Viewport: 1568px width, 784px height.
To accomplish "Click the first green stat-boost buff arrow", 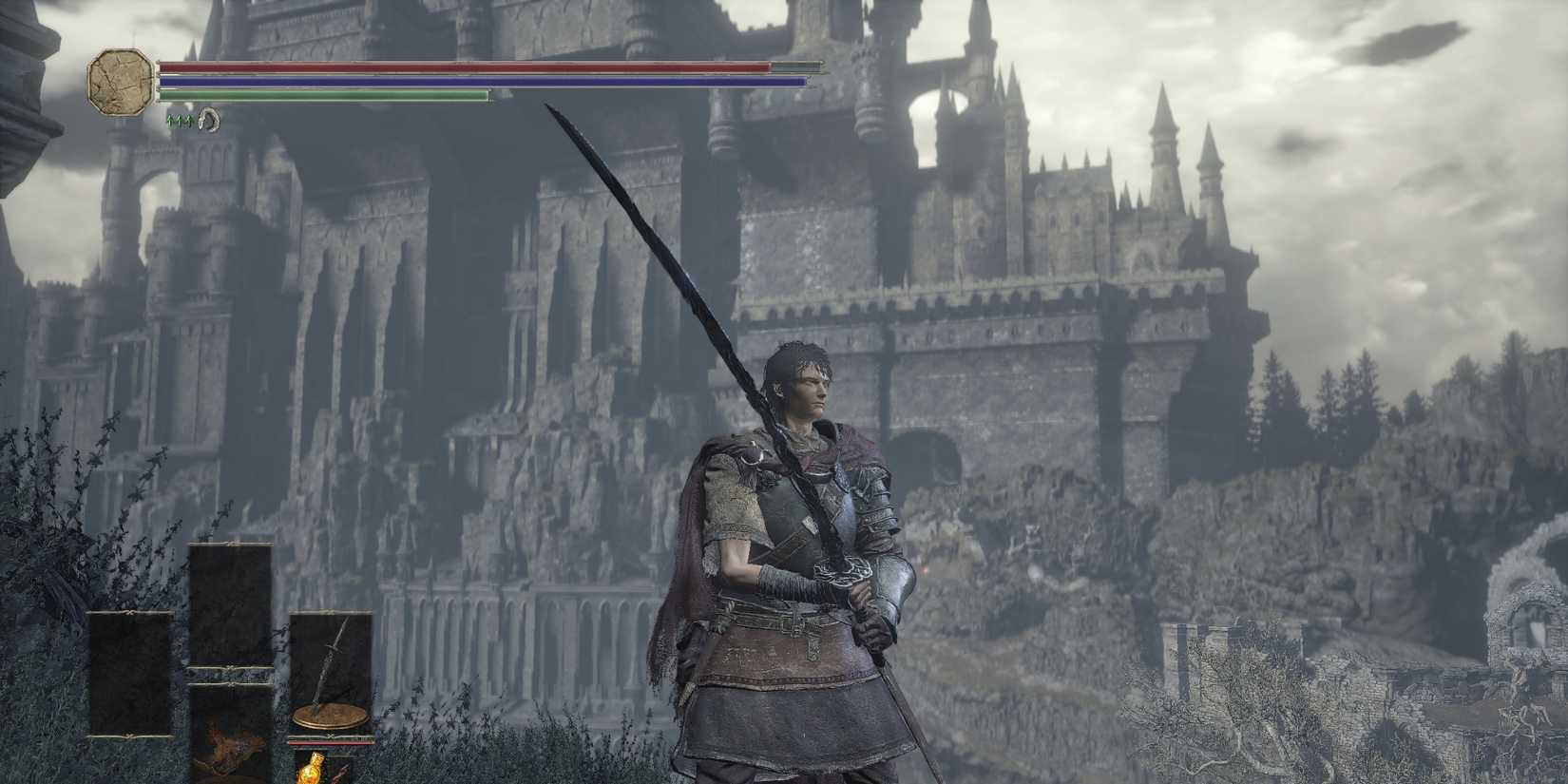I will 169,121.
